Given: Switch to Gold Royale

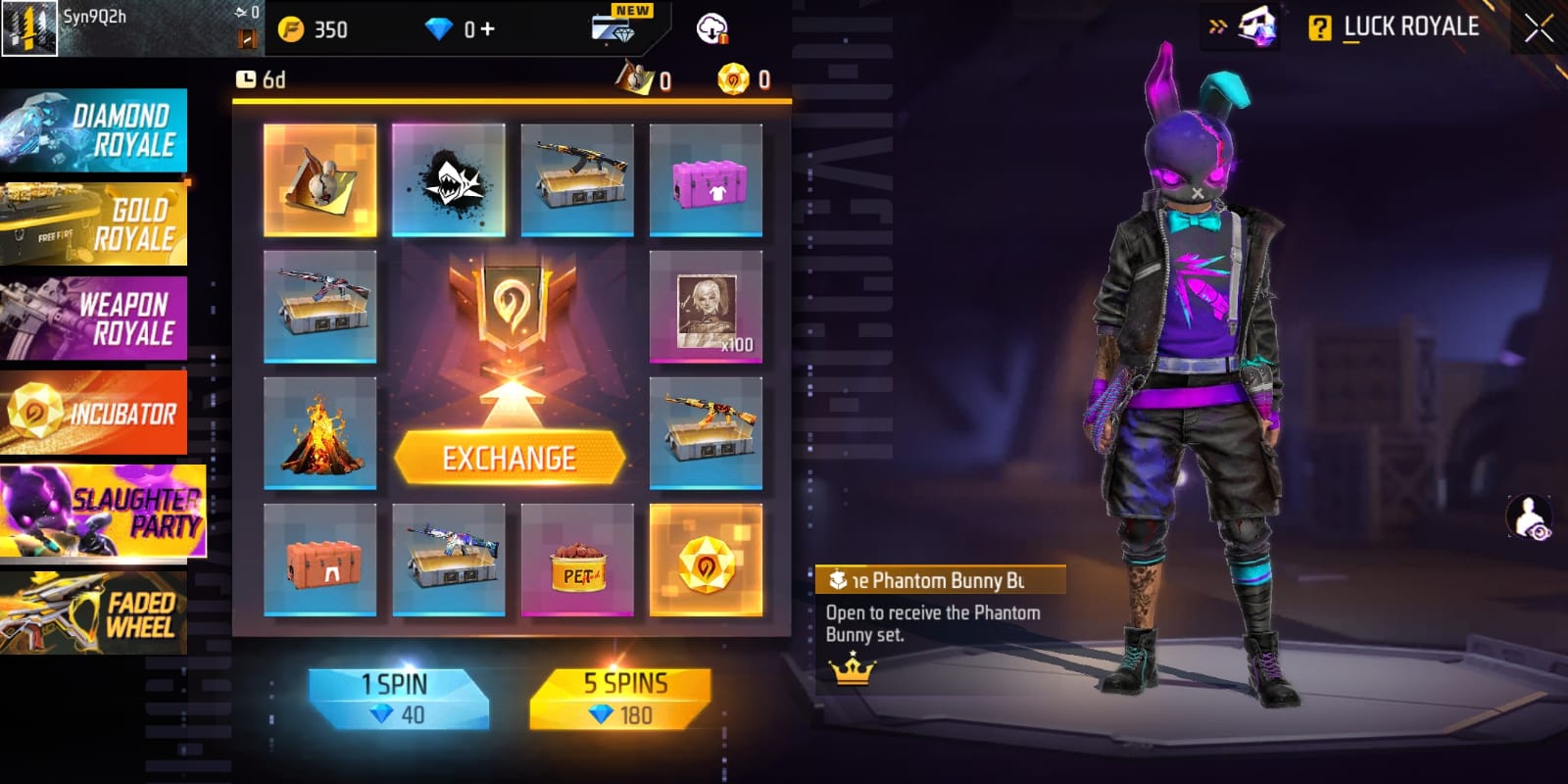Looking at the screenshot, I should [x=94, y=223].
